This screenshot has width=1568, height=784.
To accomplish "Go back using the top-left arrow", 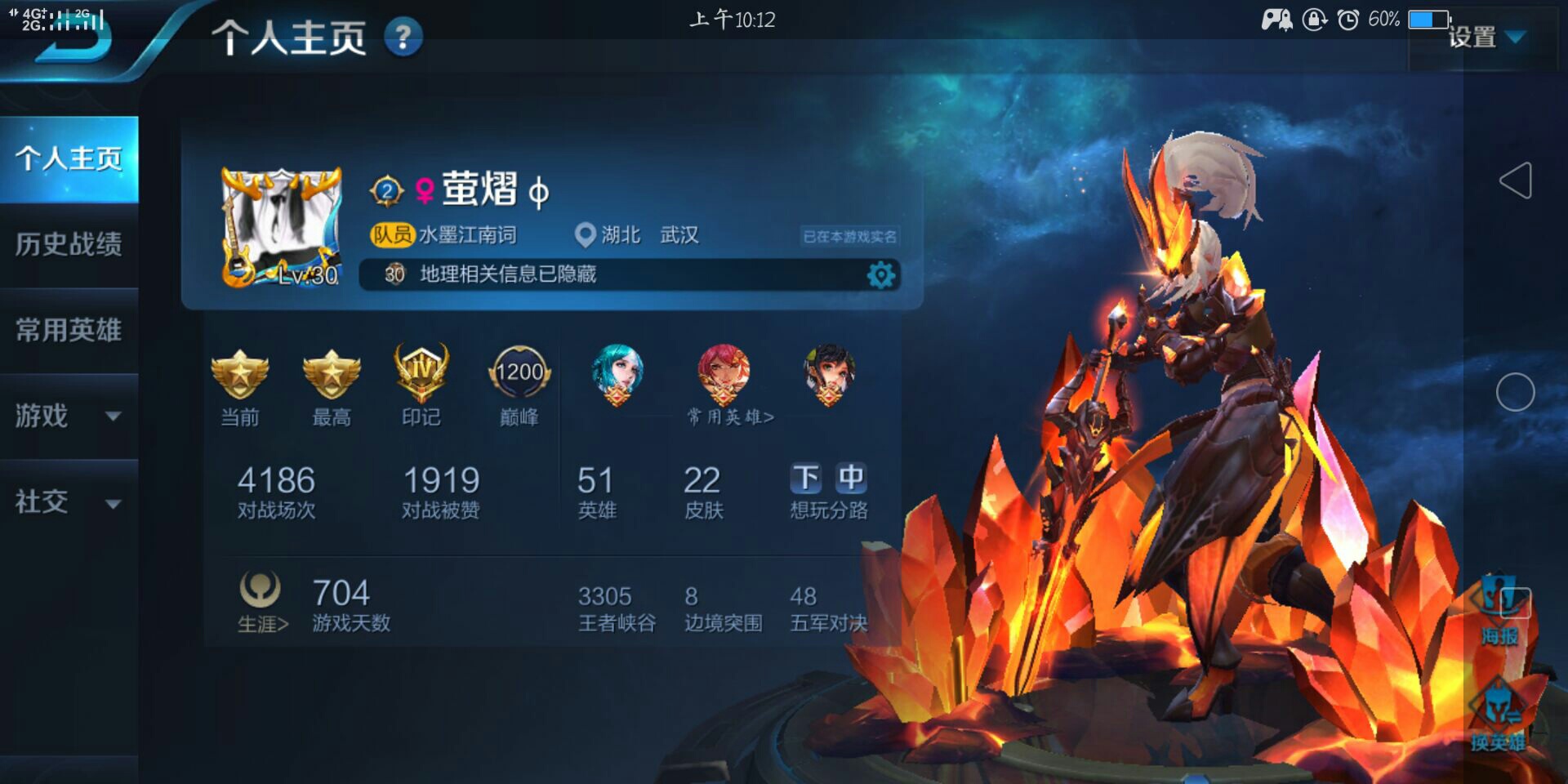I will coord(72,39).
